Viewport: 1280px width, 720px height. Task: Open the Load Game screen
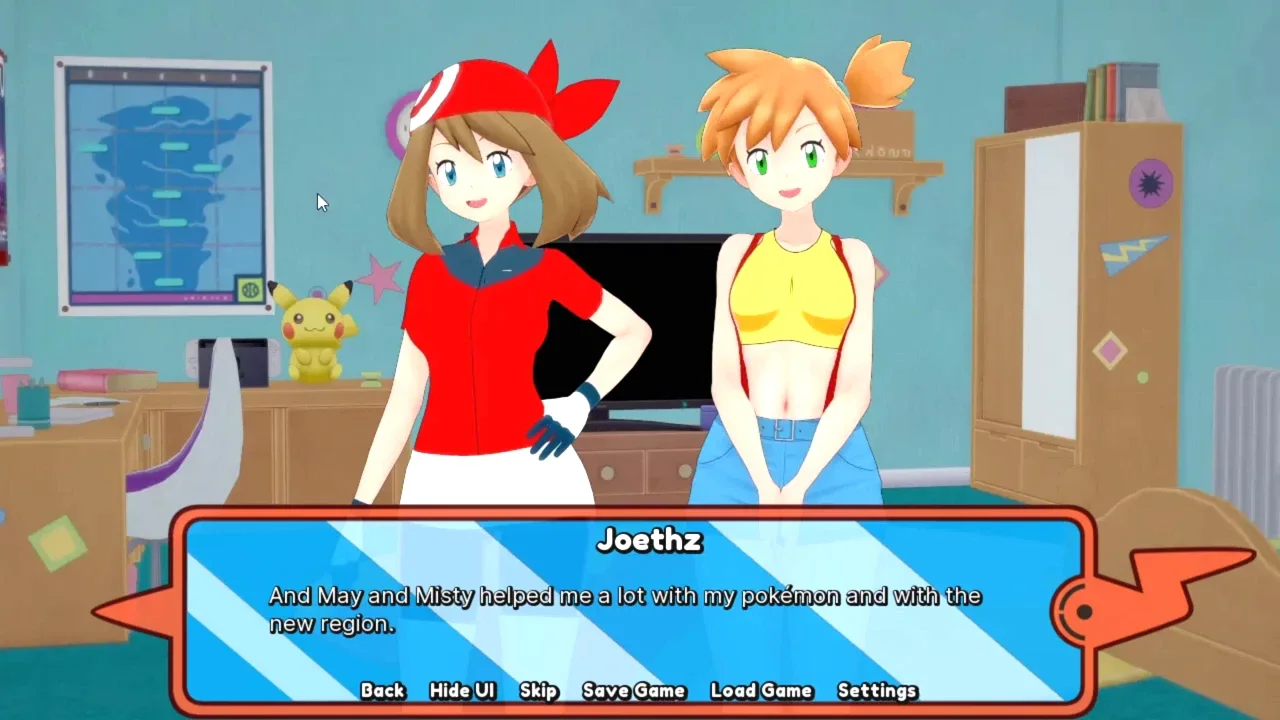coord(760,690)
